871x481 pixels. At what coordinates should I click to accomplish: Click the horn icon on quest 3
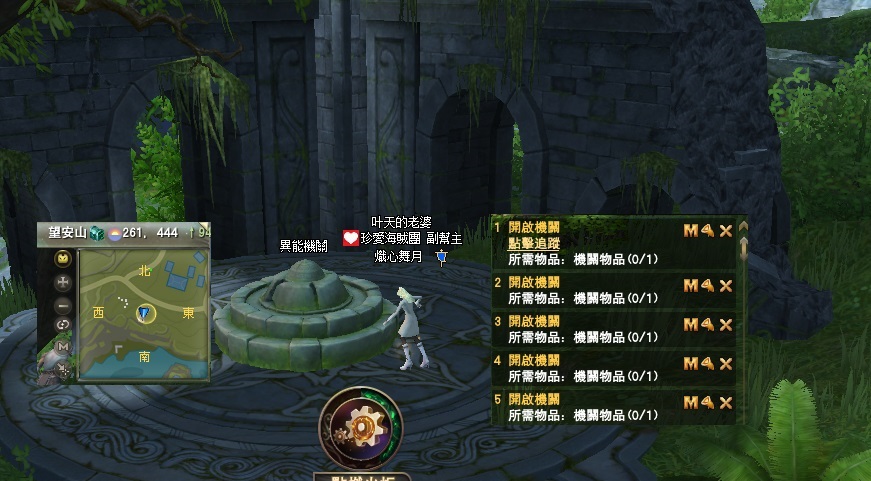(x=708, y=325)
